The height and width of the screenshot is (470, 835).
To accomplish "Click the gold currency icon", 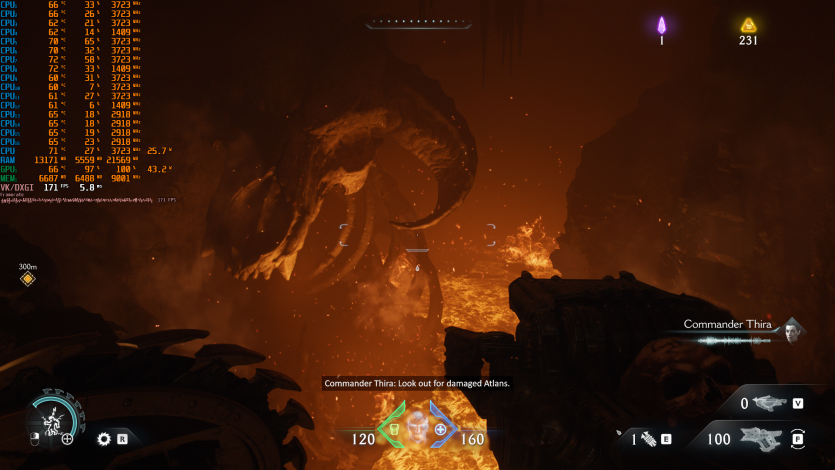I will [748, 25].
